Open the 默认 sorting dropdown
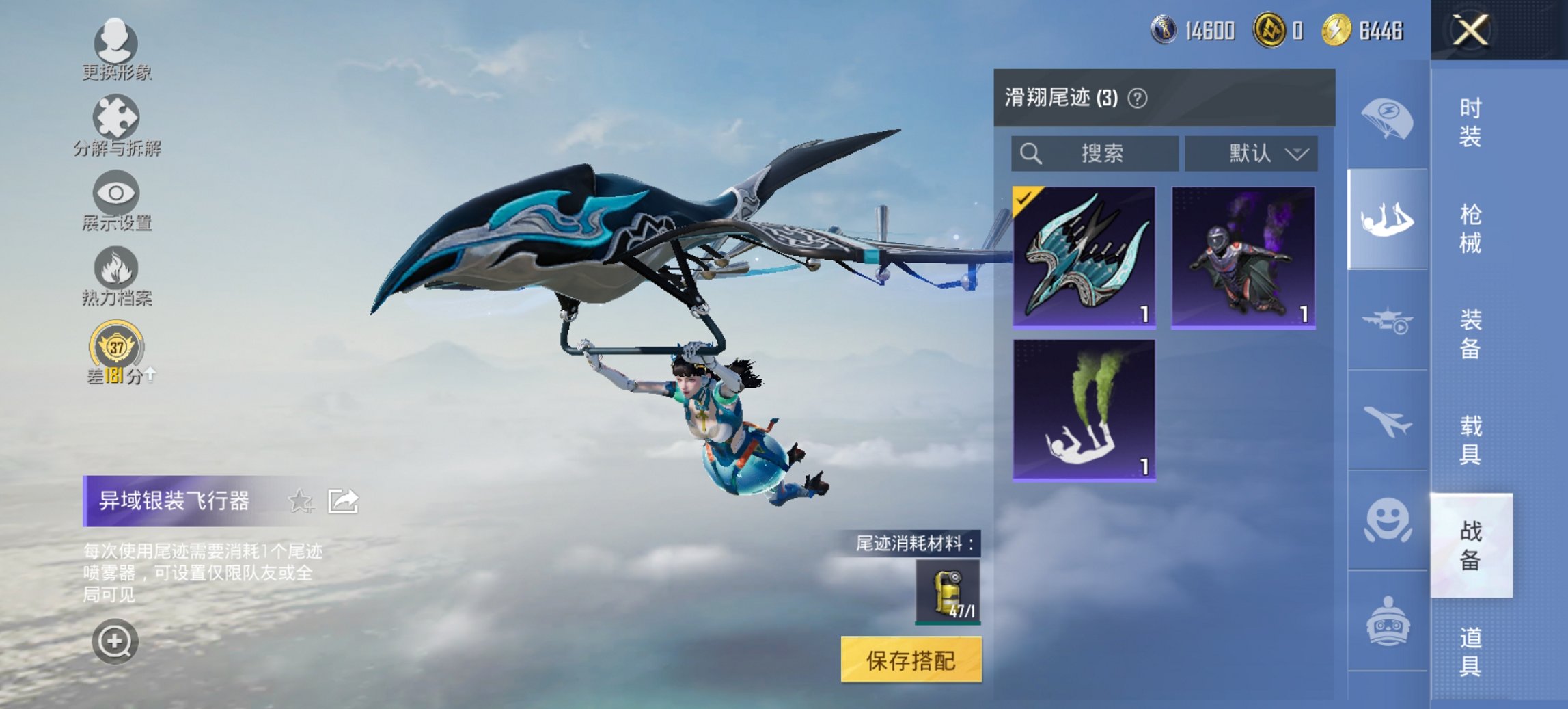Viewport: 1568px width, 709px height. (x=1251, y=153)
